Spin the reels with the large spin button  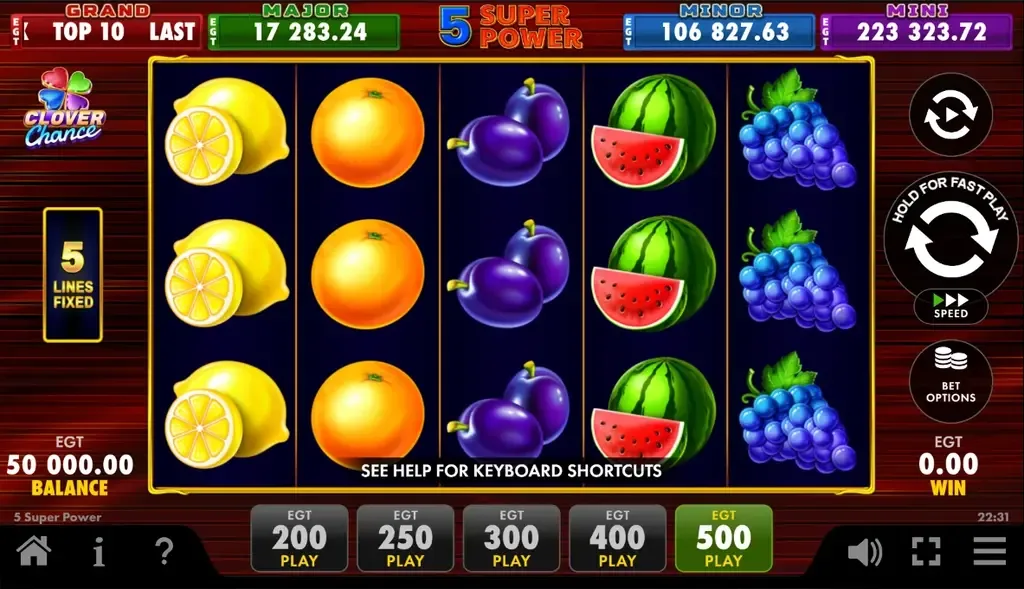pyautogui.click(x=950, y=241)
